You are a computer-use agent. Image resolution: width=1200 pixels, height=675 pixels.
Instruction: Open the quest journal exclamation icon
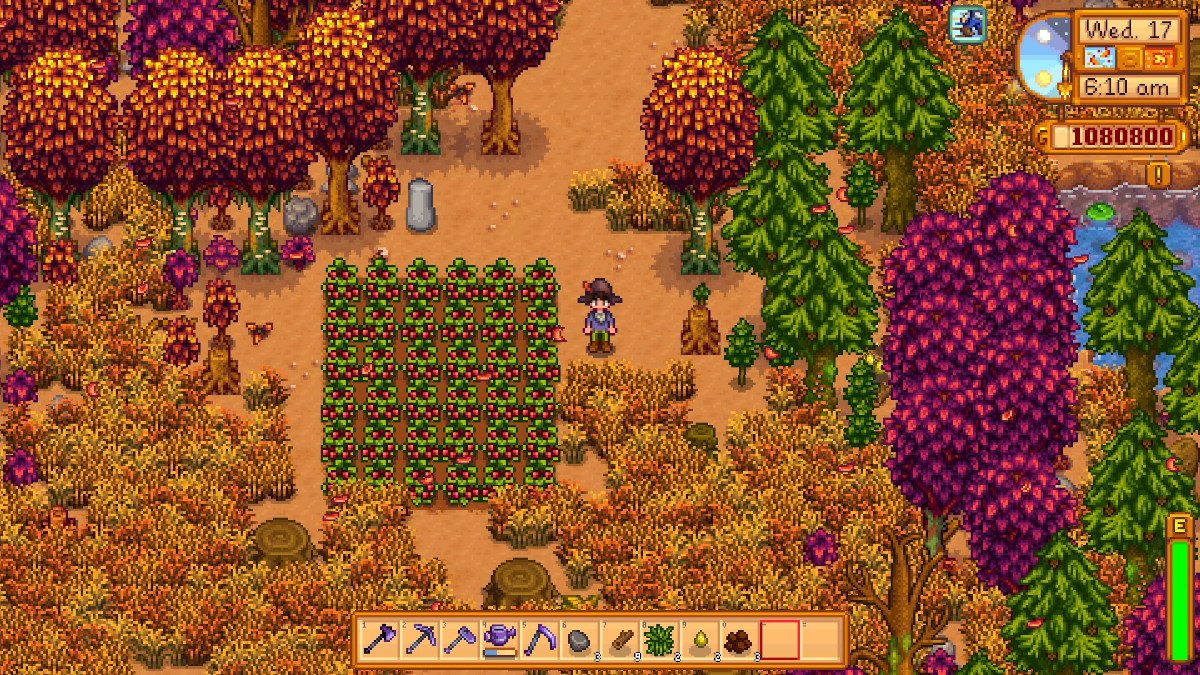[x=1159, y=175]
